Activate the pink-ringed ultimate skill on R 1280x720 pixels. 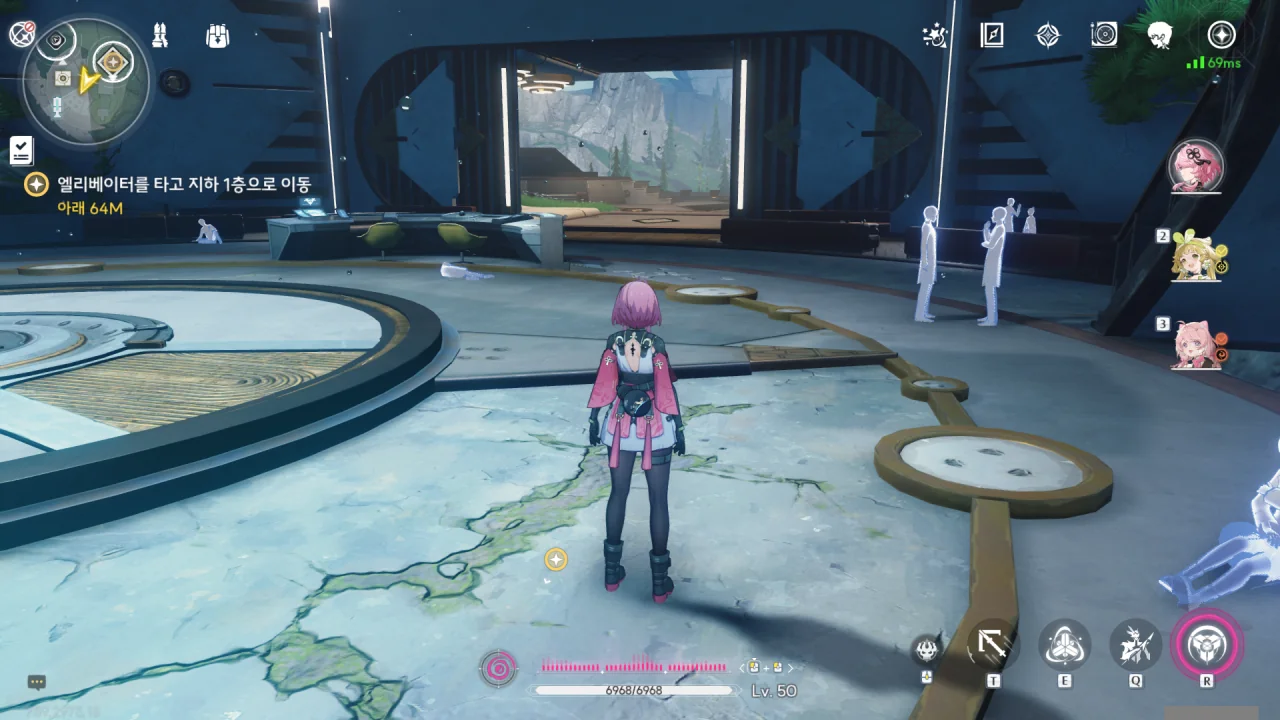pyautogui.click(x=1207, y=645)
